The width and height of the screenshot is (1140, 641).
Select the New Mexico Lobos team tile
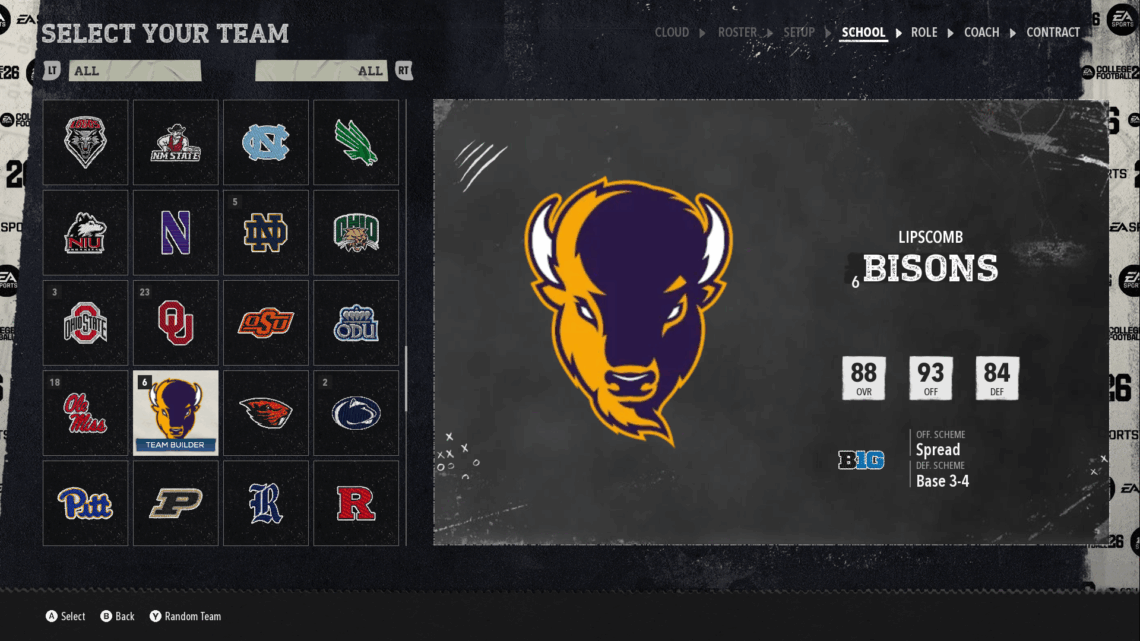tap(85, 142)
